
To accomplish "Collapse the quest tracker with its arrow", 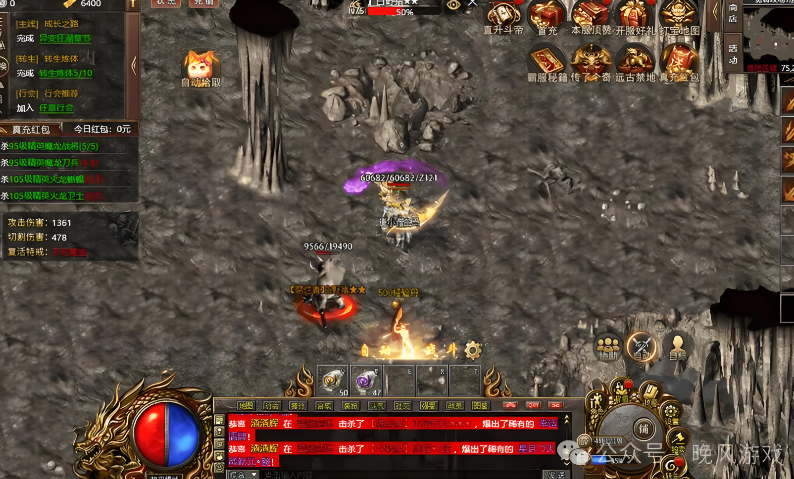I will pyautogui.click(x=135, y=66).
